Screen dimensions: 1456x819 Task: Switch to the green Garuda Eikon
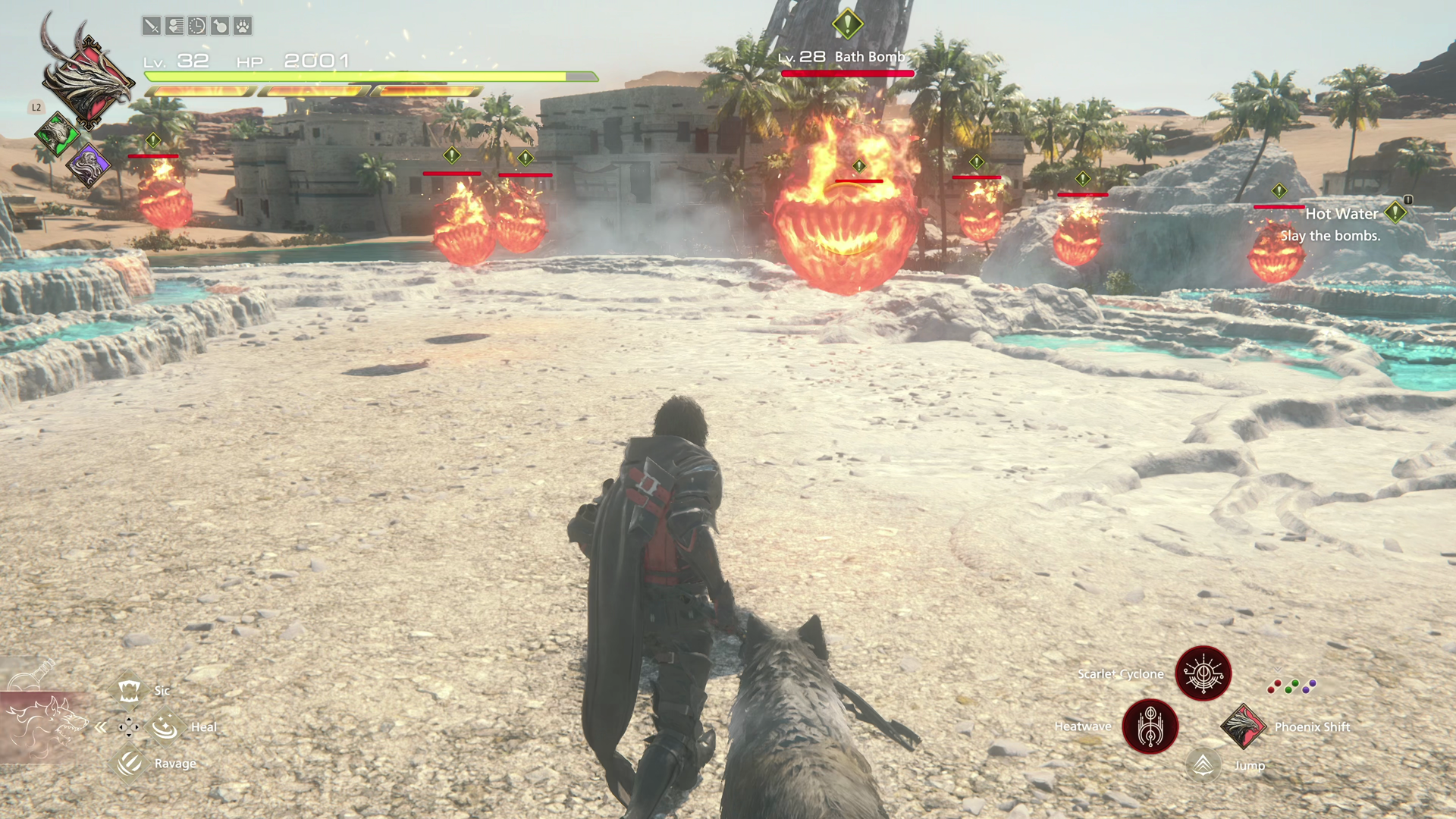(x=57, y=134)
